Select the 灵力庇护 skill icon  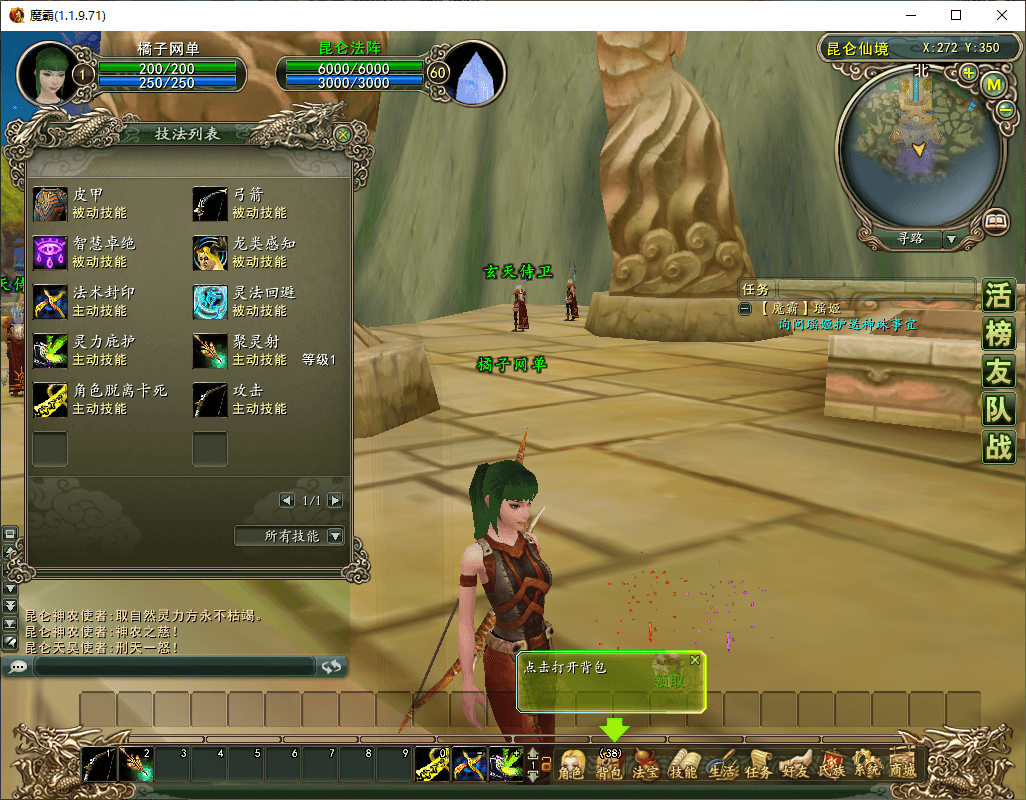[x=50, y=351]
